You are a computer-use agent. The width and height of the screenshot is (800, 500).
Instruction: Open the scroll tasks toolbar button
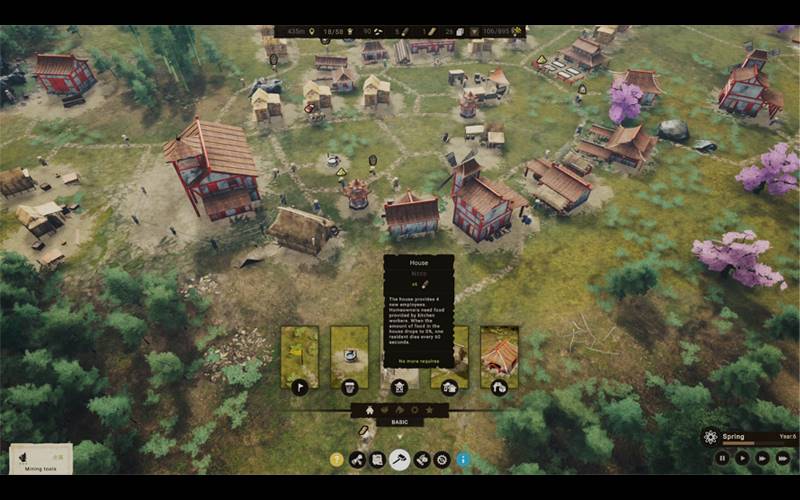(x=378, y=459)
